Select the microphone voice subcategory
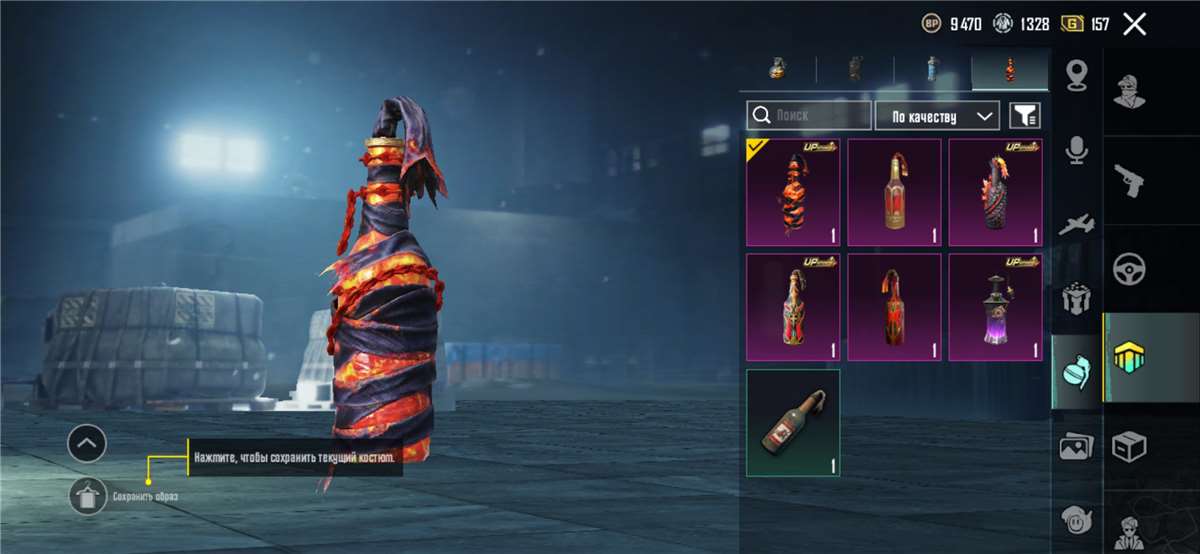Screen dimensions: 1200x554 click(1076, 149)
